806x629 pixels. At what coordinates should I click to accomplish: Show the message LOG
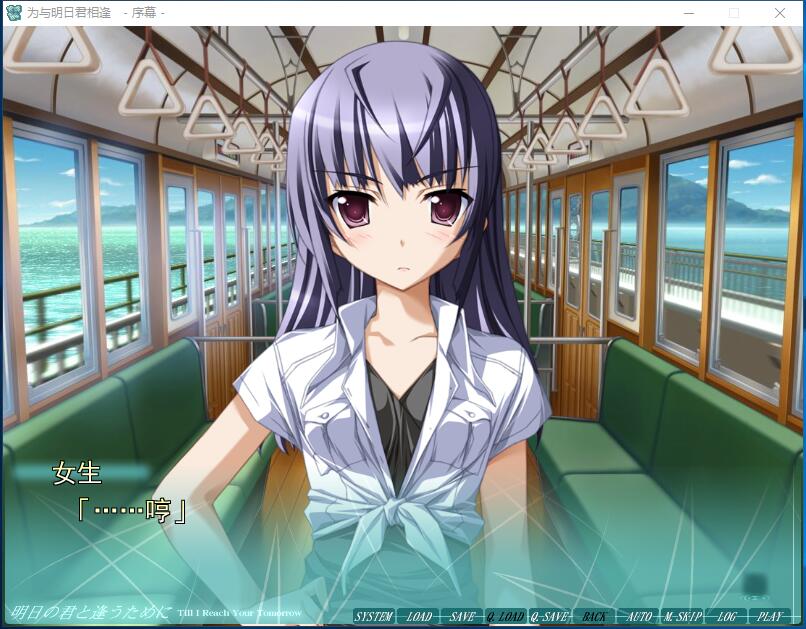(x=726, y=617)
